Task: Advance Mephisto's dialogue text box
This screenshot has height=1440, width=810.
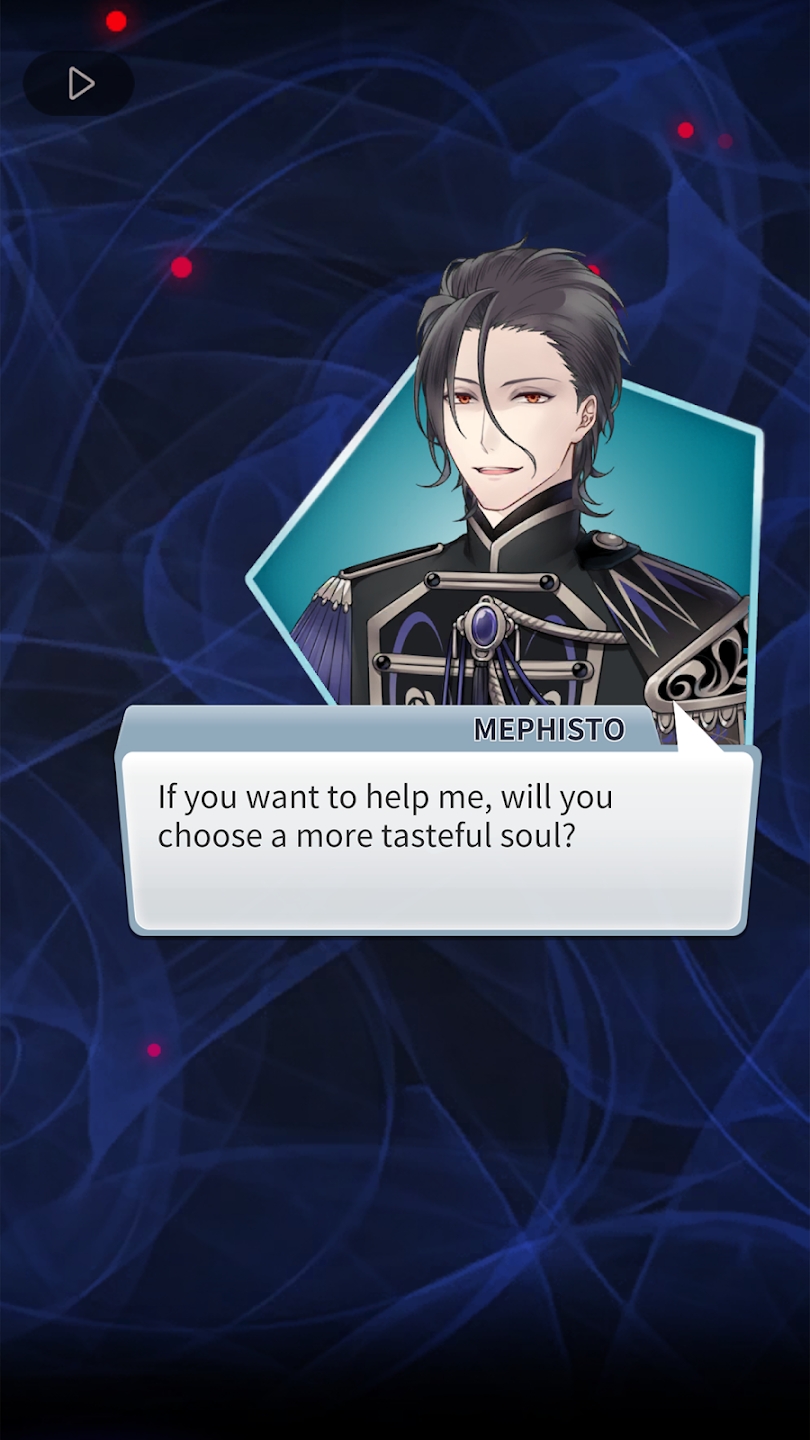Action: [x=440, y=842]
